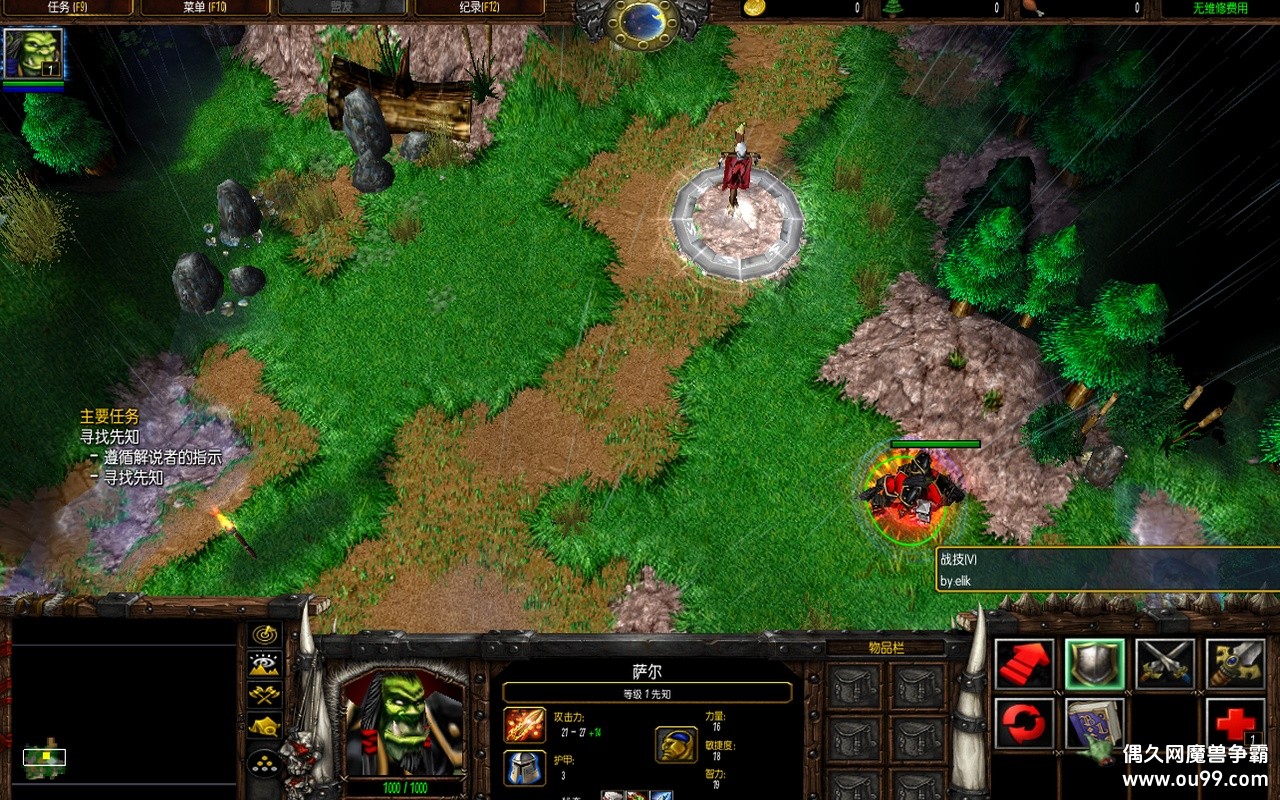The height and width of the screenshot is (800, 1280).
Task: Open the 菜单 (F10) game menu
Action: tap(205, 8)
